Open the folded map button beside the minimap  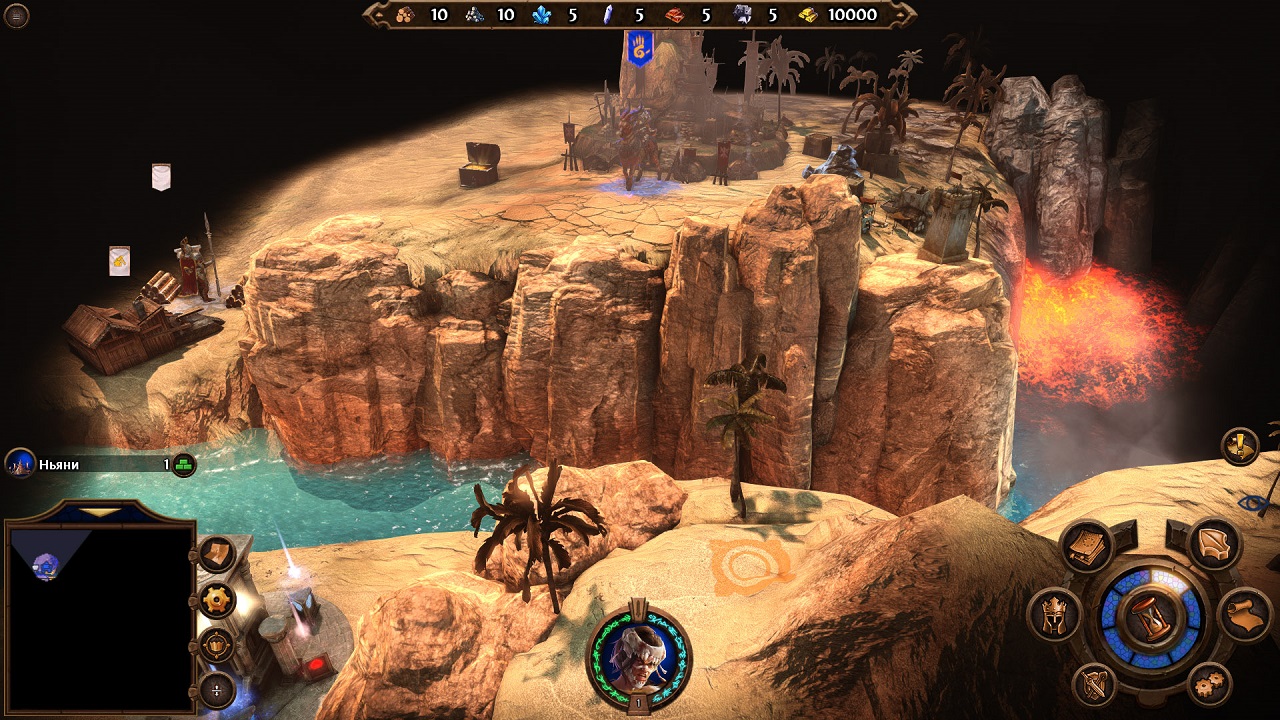(x=217, y=554)
